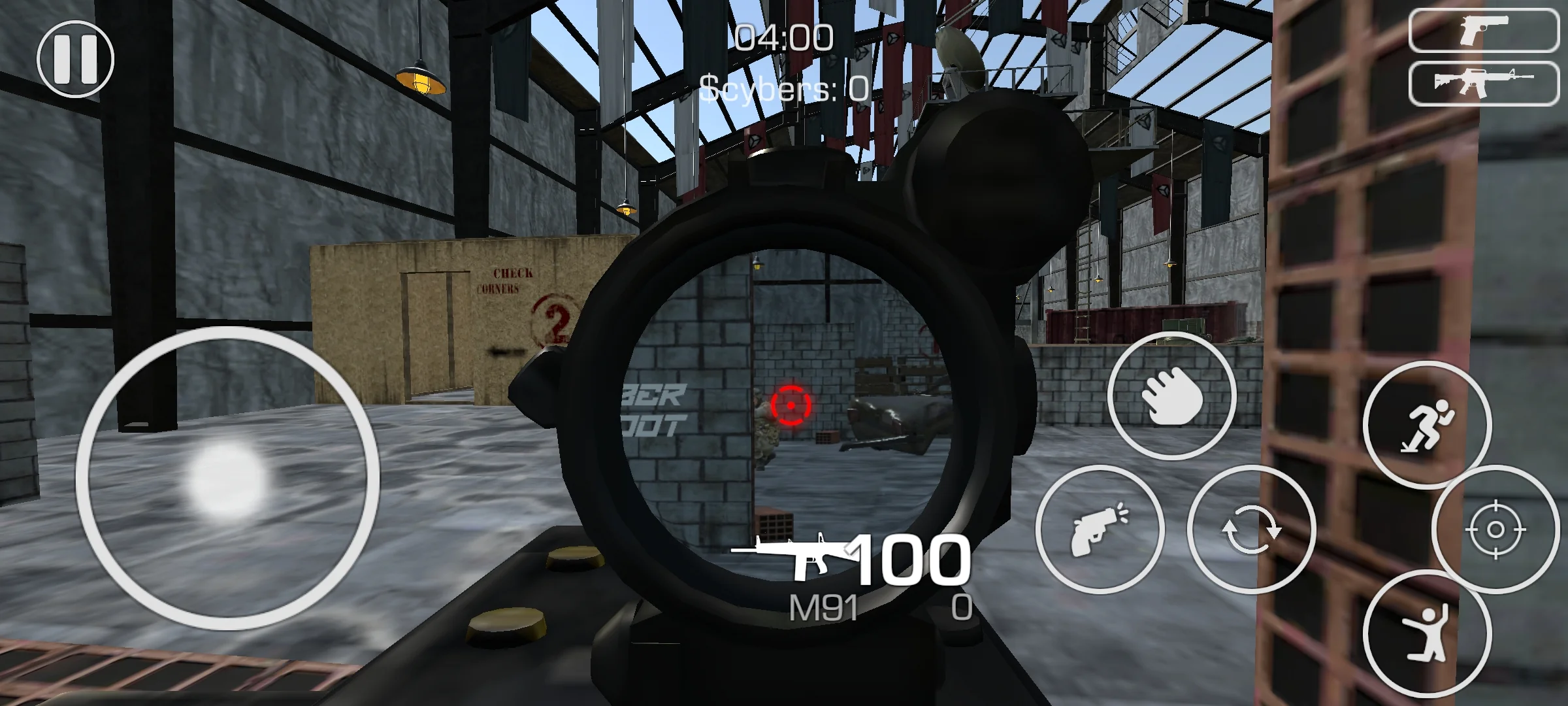1568x706 pixels.
Task: Fire using the revolver shoot button
Action: 1100,529
